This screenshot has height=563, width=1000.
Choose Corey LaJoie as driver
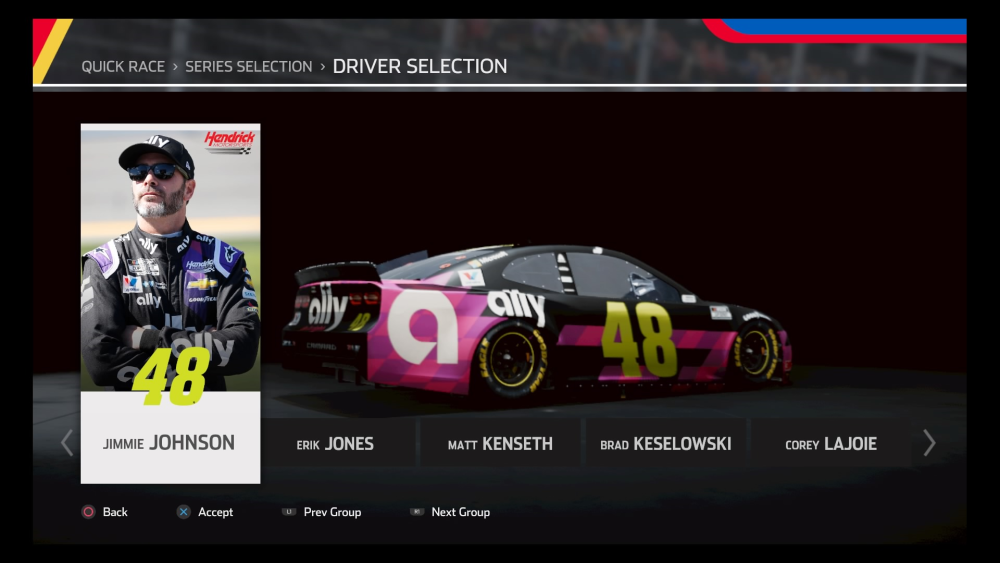pos(831,443)
